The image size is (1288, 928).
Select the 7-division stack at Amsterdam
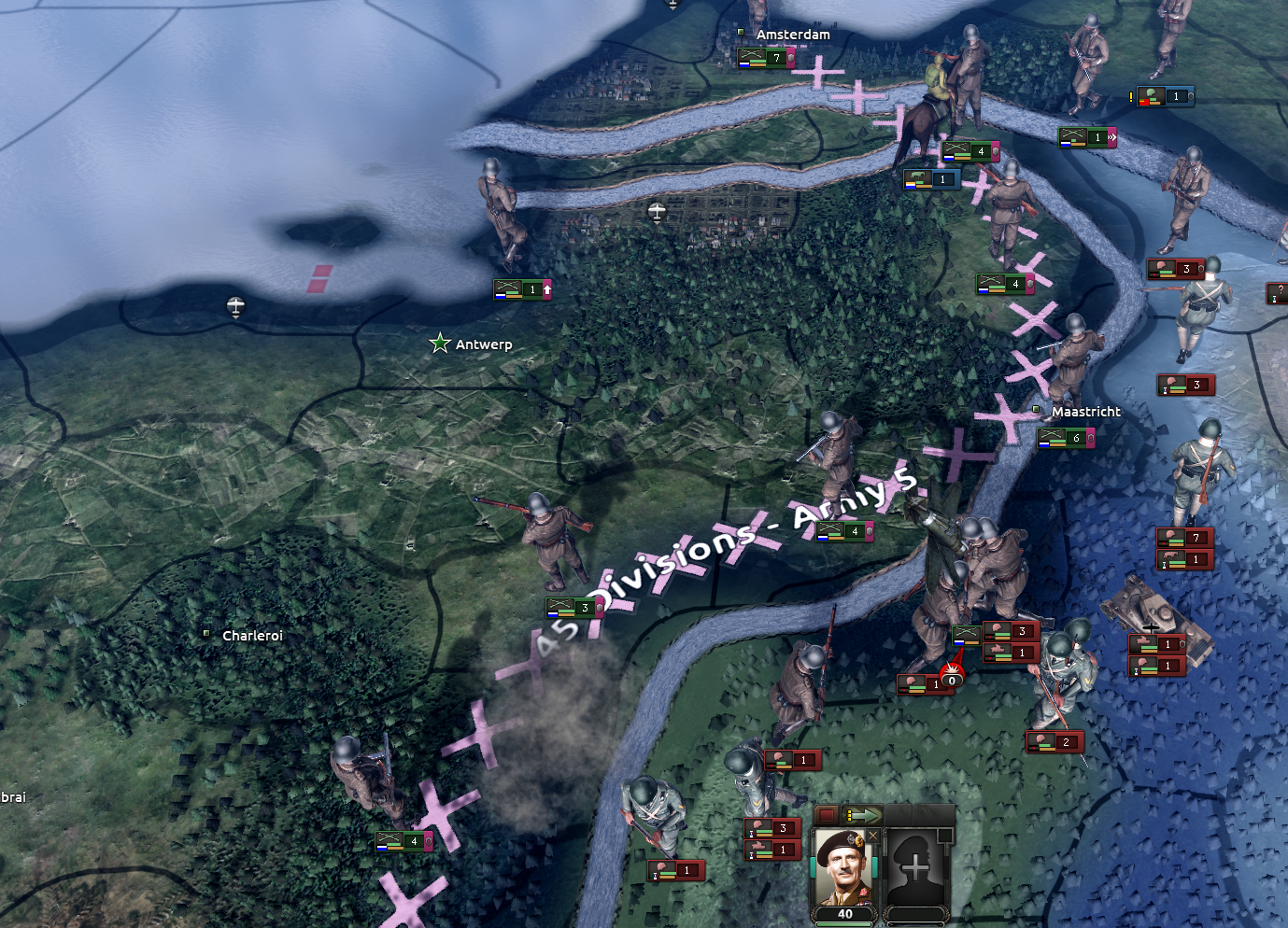point(766,58)
